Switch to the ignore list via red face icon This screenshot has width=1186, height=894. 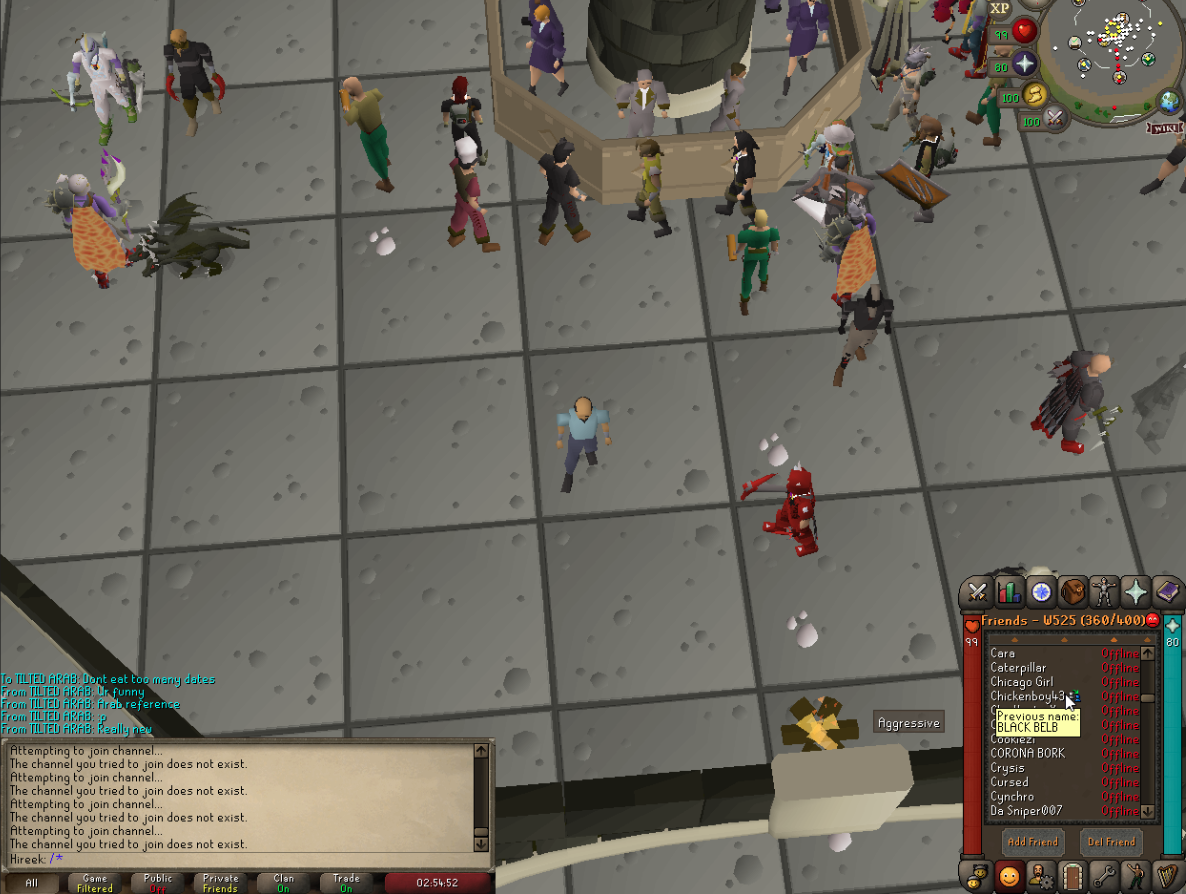coord(1152,621)
